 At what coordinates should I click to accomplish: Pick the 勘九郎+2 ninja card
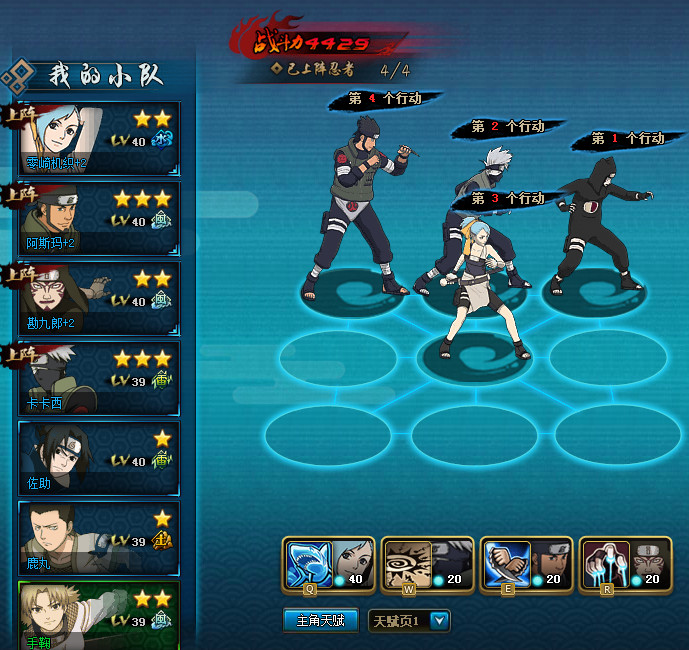[x=100, y=298]
